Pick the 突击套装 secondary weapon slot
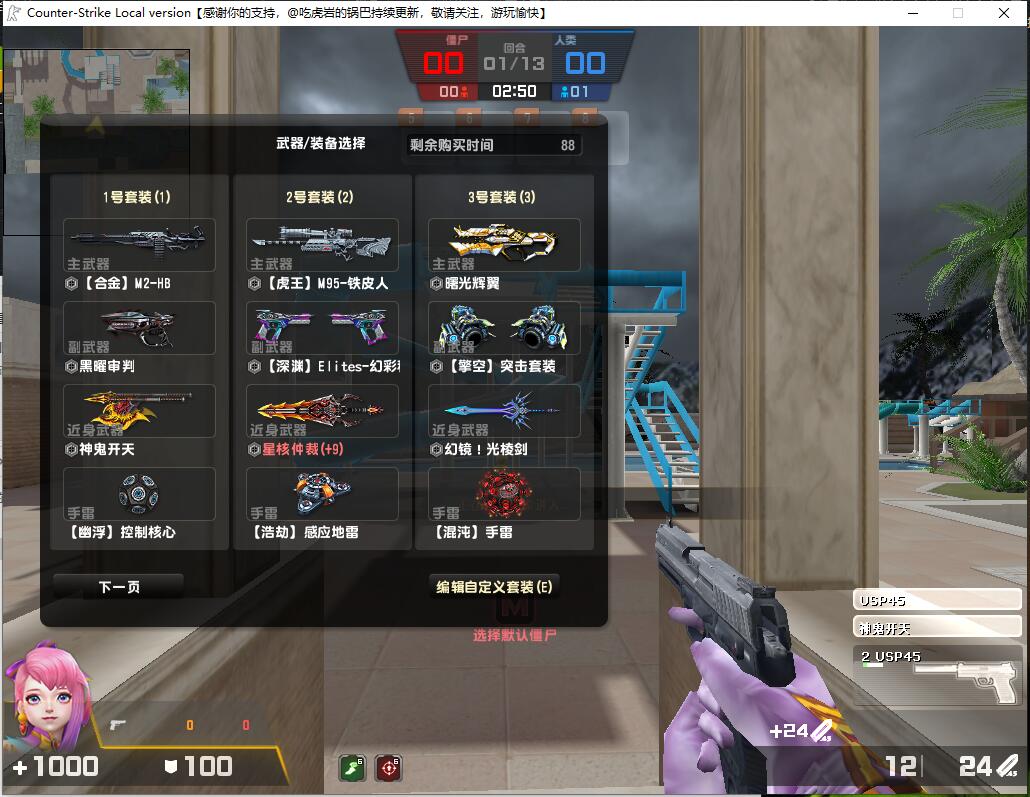 [504, 328]
